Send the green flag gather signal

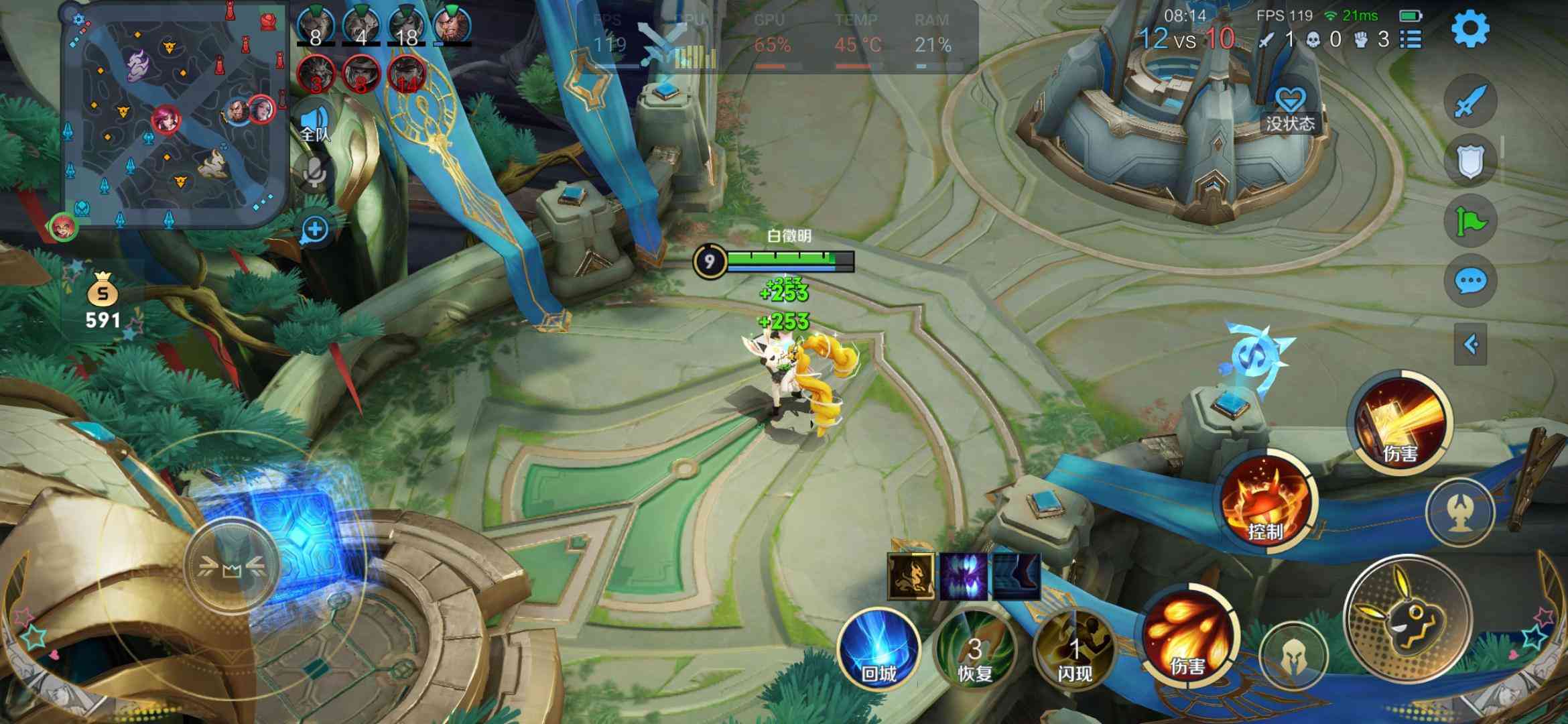[1470, 221]
